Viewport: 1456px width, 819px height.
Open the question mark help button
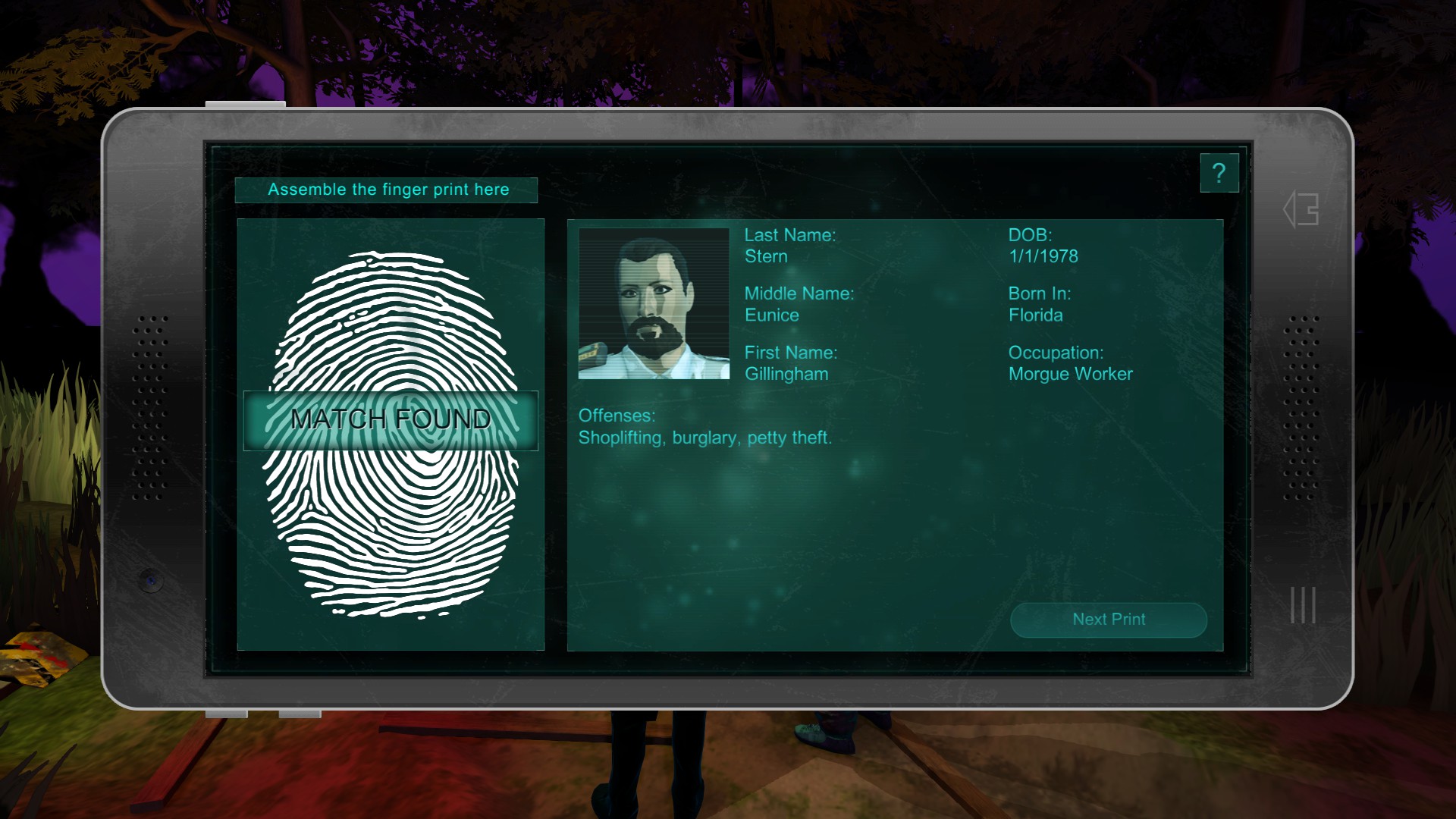(x=1219, y=174)
